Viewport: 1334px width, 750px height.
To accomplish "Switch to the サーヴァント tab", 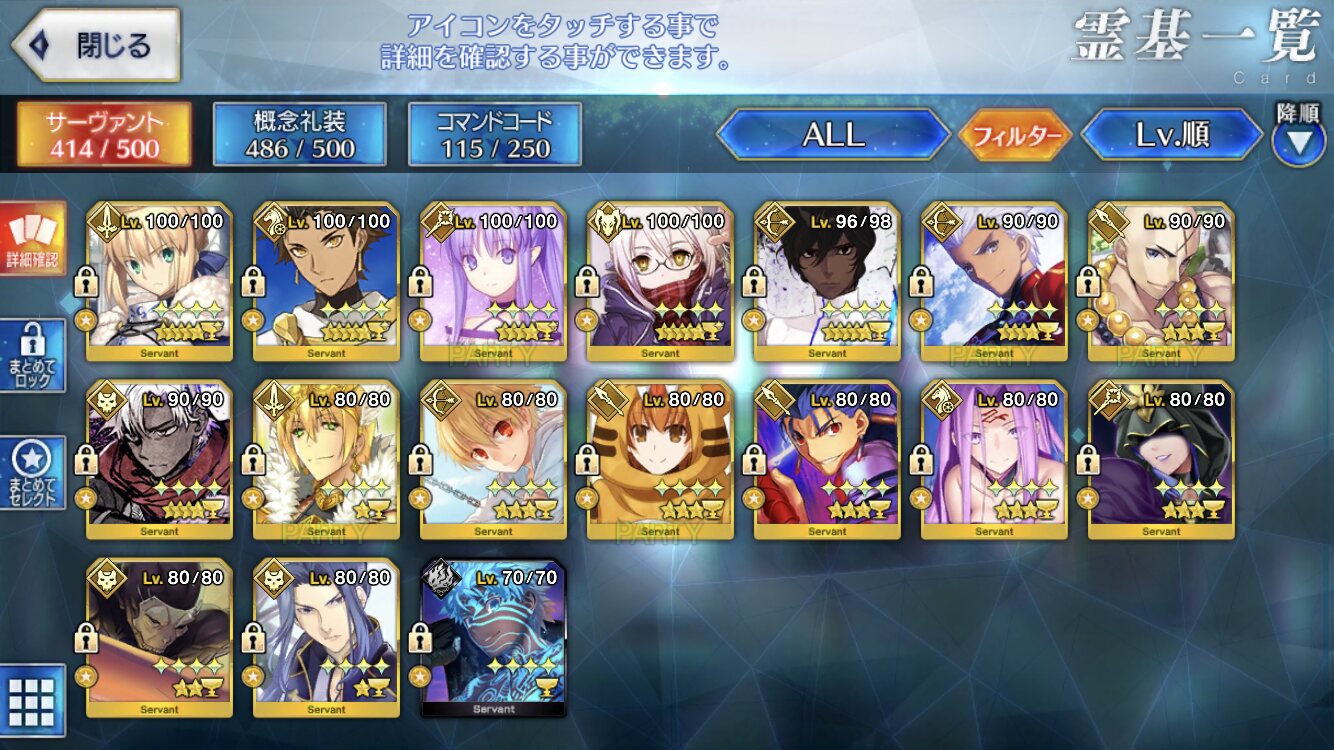I will (x=103, y=135).
